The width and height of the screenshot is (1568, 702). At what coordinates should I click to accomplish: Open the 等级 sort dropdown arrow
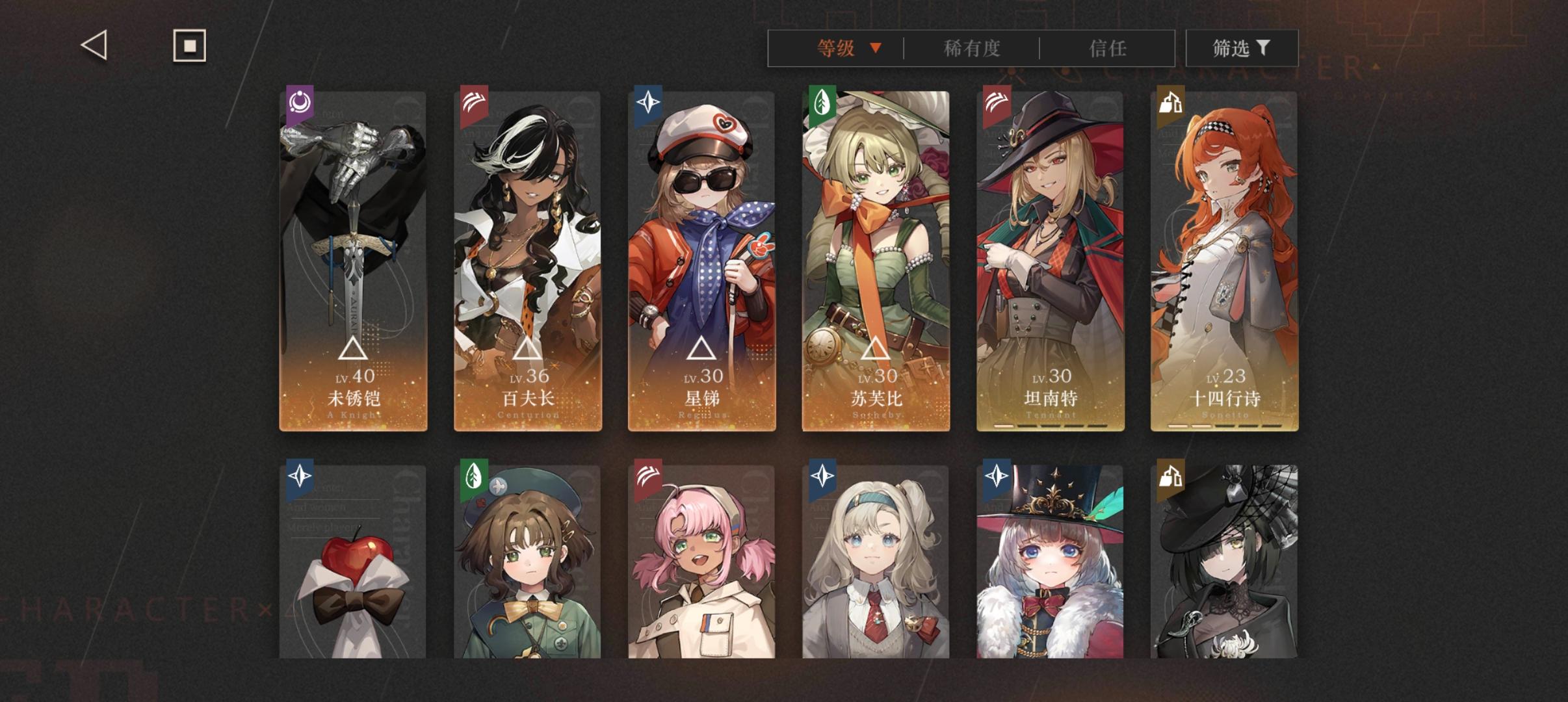[876, 48]
